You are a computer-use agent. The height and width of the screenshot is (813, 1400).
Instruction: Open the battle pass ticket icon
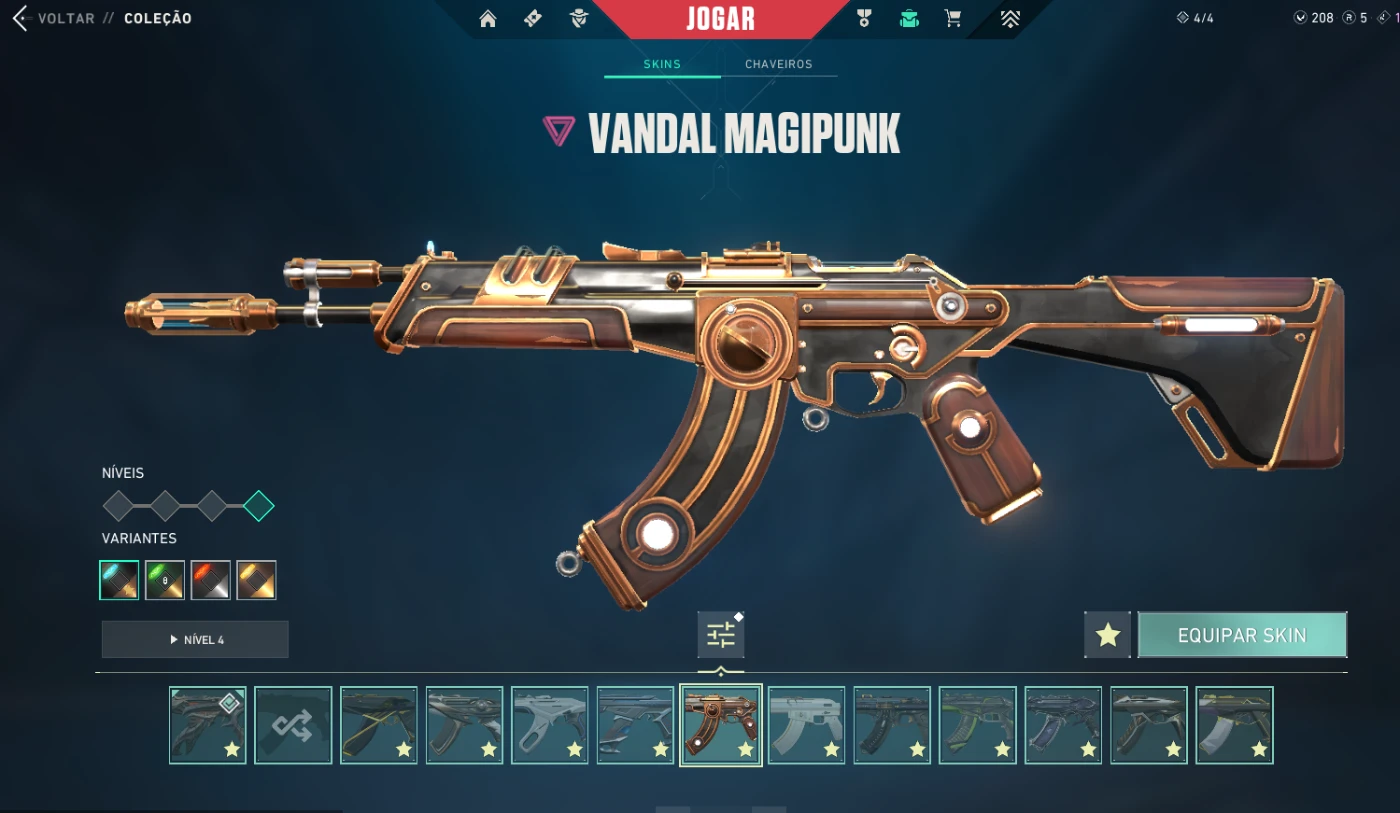tap(533, 18)
